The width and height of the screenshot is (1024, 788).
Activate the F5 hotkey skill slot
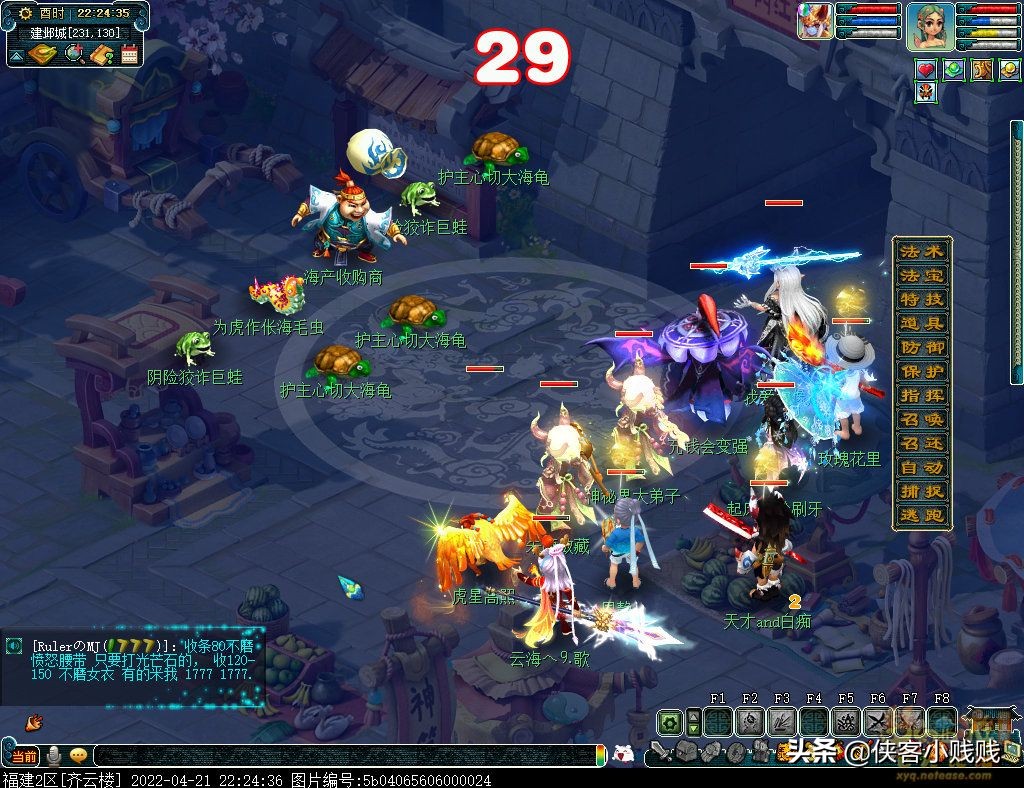pyautogui.click(x=846, y=722)
